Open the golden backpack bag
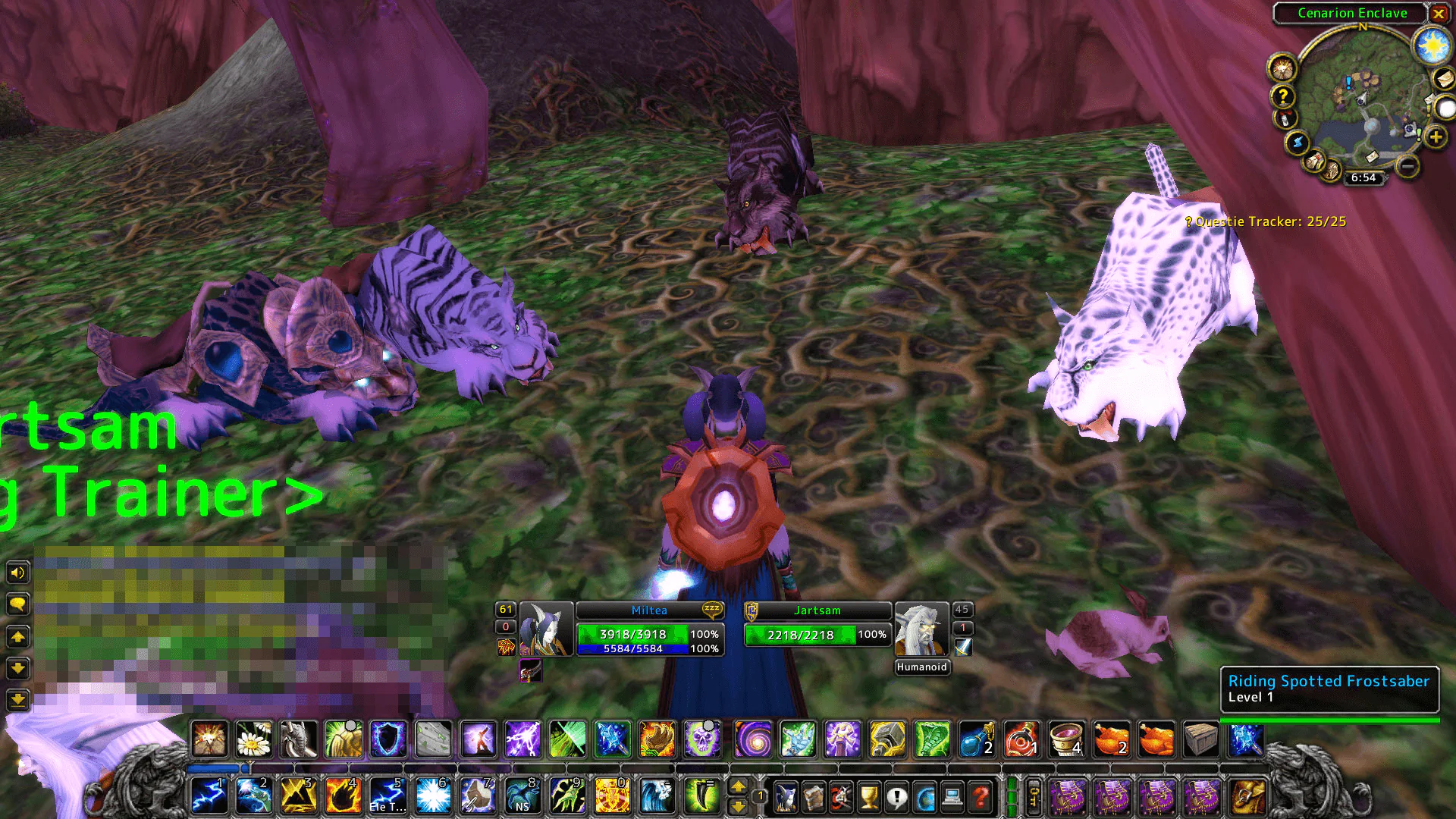 [1247, 798]
